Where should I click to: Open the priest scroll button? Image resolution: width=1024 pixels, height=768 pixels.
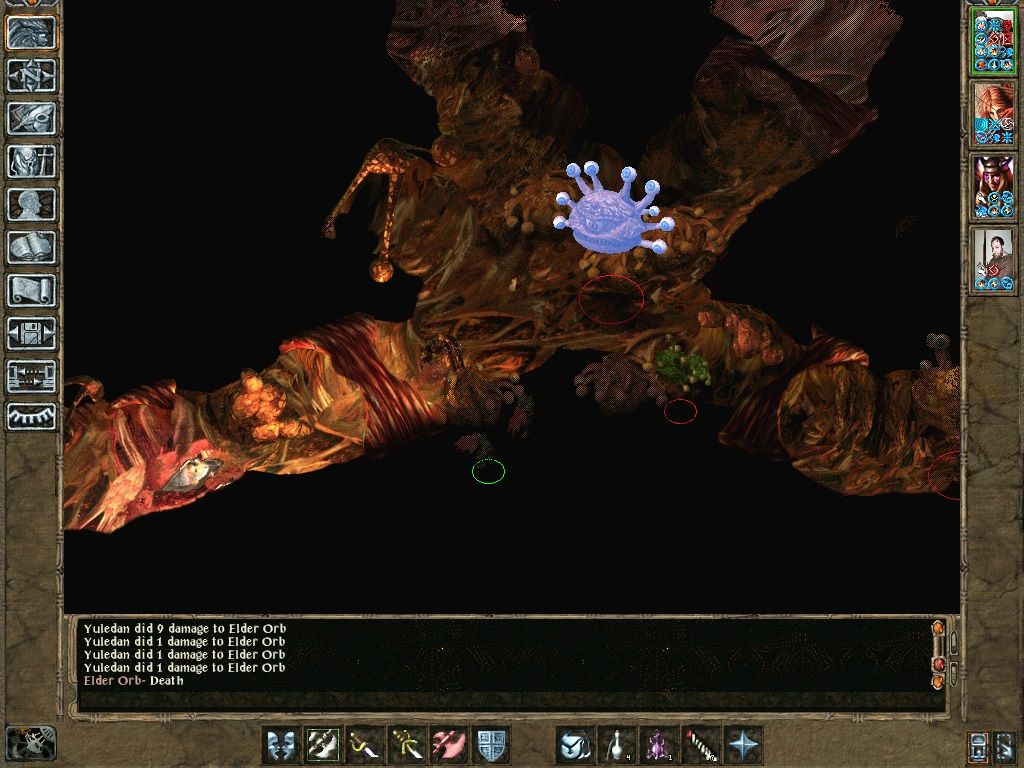click(31, 290)
